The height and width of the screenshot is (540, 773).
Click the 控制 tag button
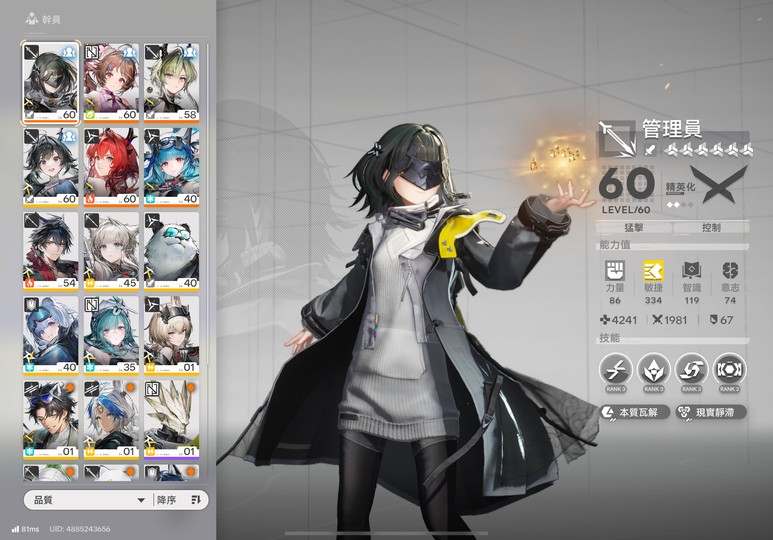pyautogui.click(x=711, y=228)
